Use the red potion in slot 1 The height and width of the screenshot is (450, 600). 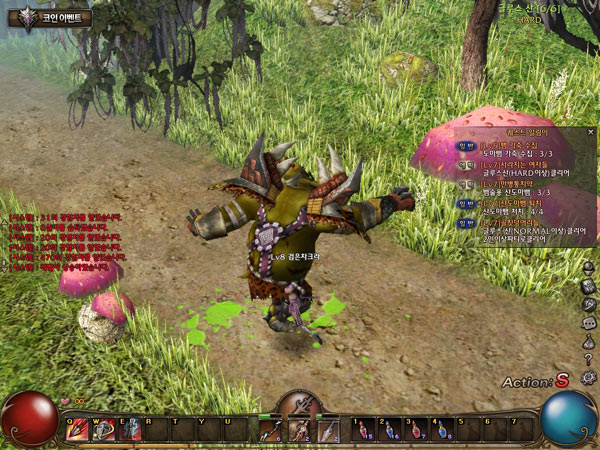coord(361,430)
